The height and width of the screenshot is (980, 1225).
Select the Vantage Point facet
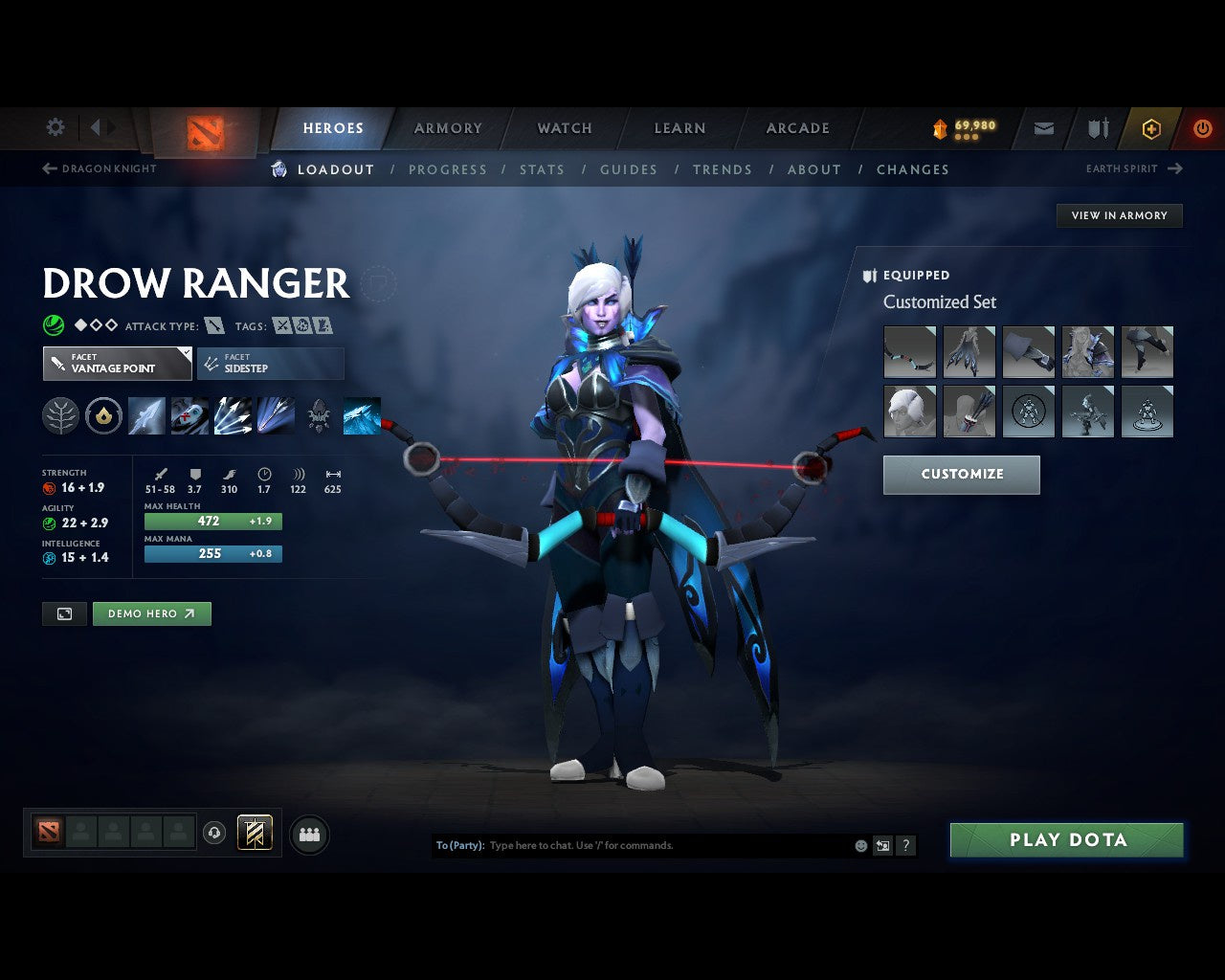(116, 364)
